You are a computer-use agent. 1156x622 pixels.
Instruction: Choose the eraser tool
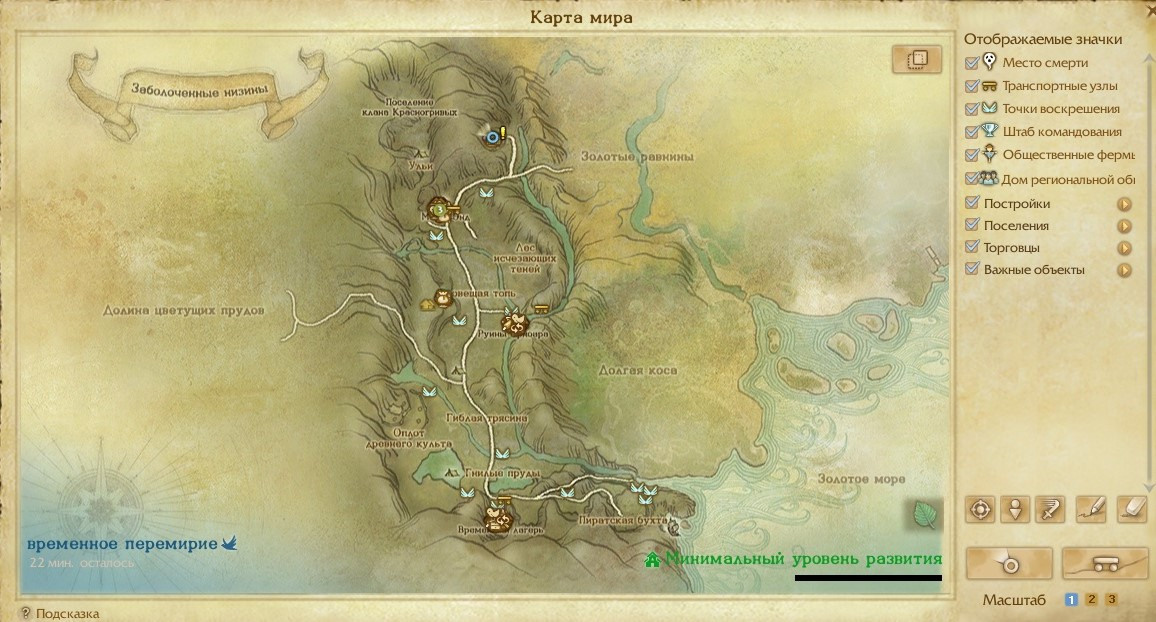(1130, 509)
